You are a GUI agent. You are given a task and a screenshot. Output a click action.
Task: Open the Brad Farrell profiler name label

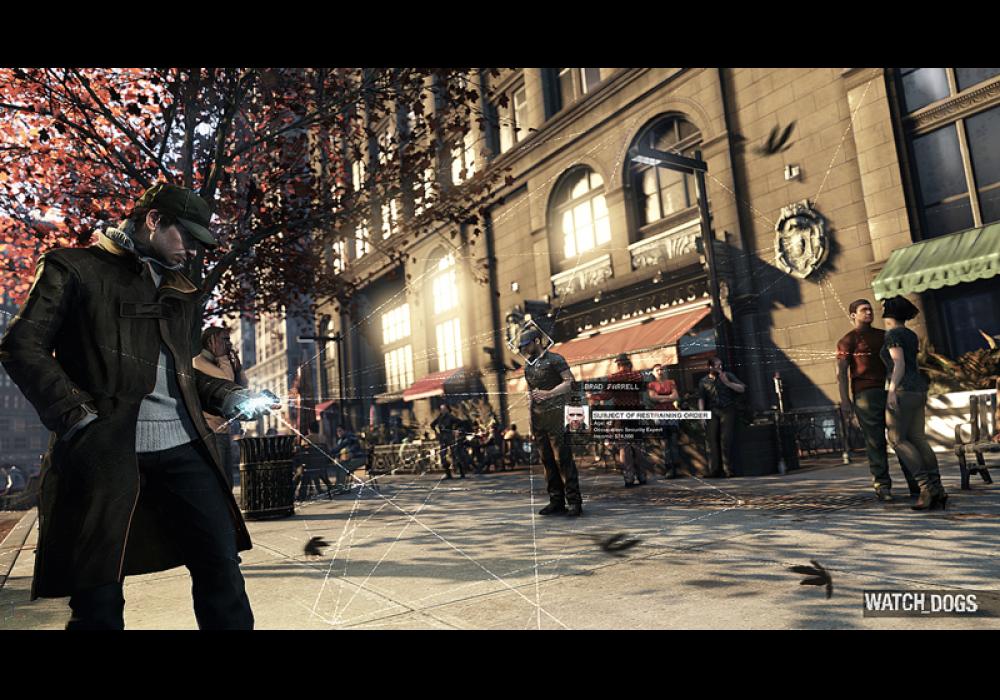click(x=612, y=387)
